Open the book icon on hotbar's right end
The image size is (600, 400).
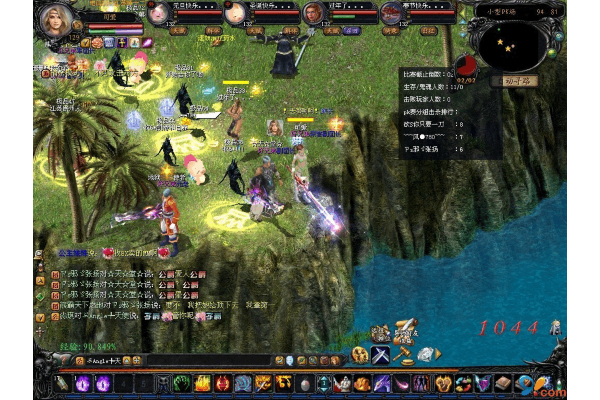point(502,383)
